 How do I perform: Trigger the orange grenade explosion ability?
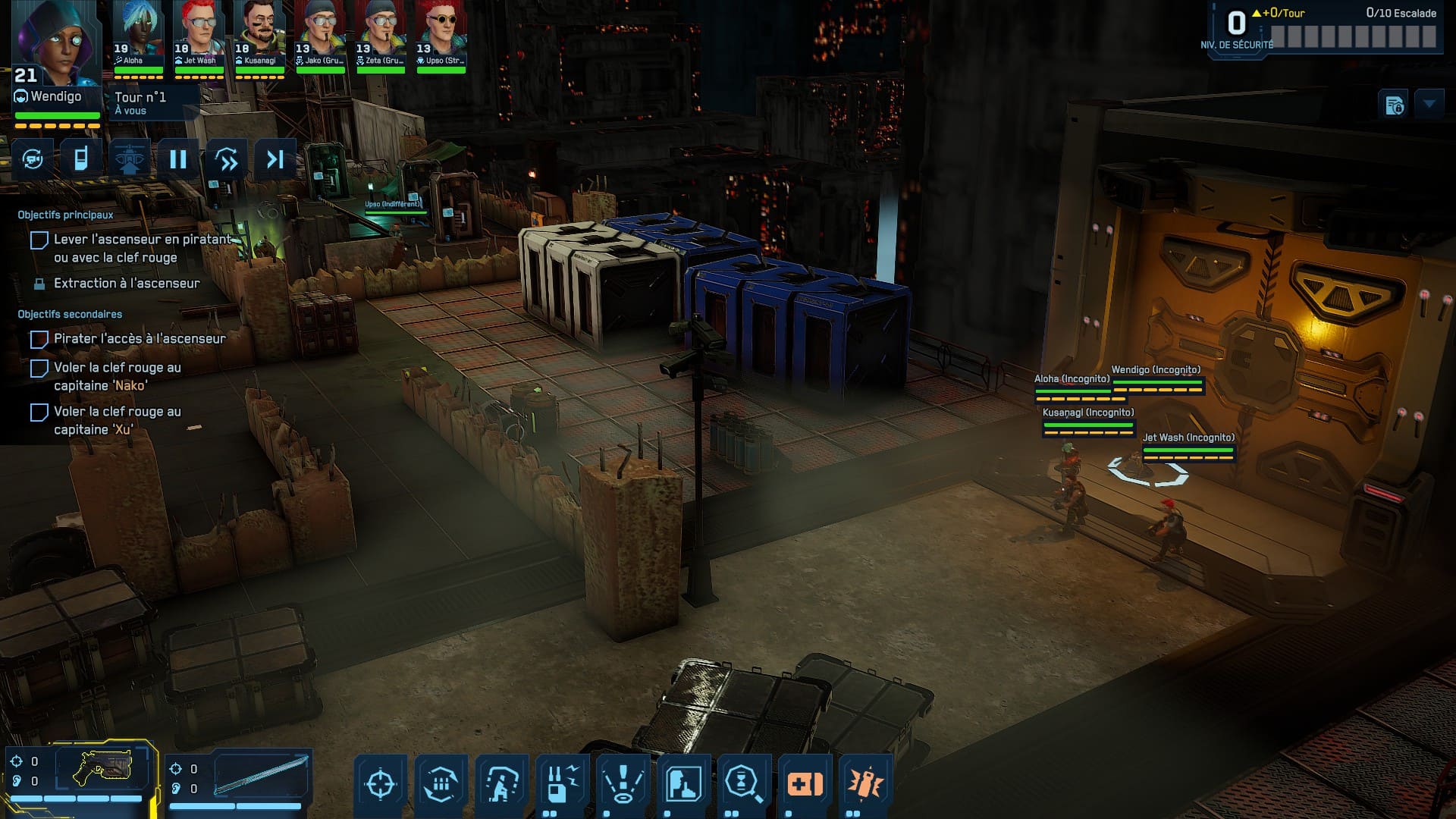point(865,784)
